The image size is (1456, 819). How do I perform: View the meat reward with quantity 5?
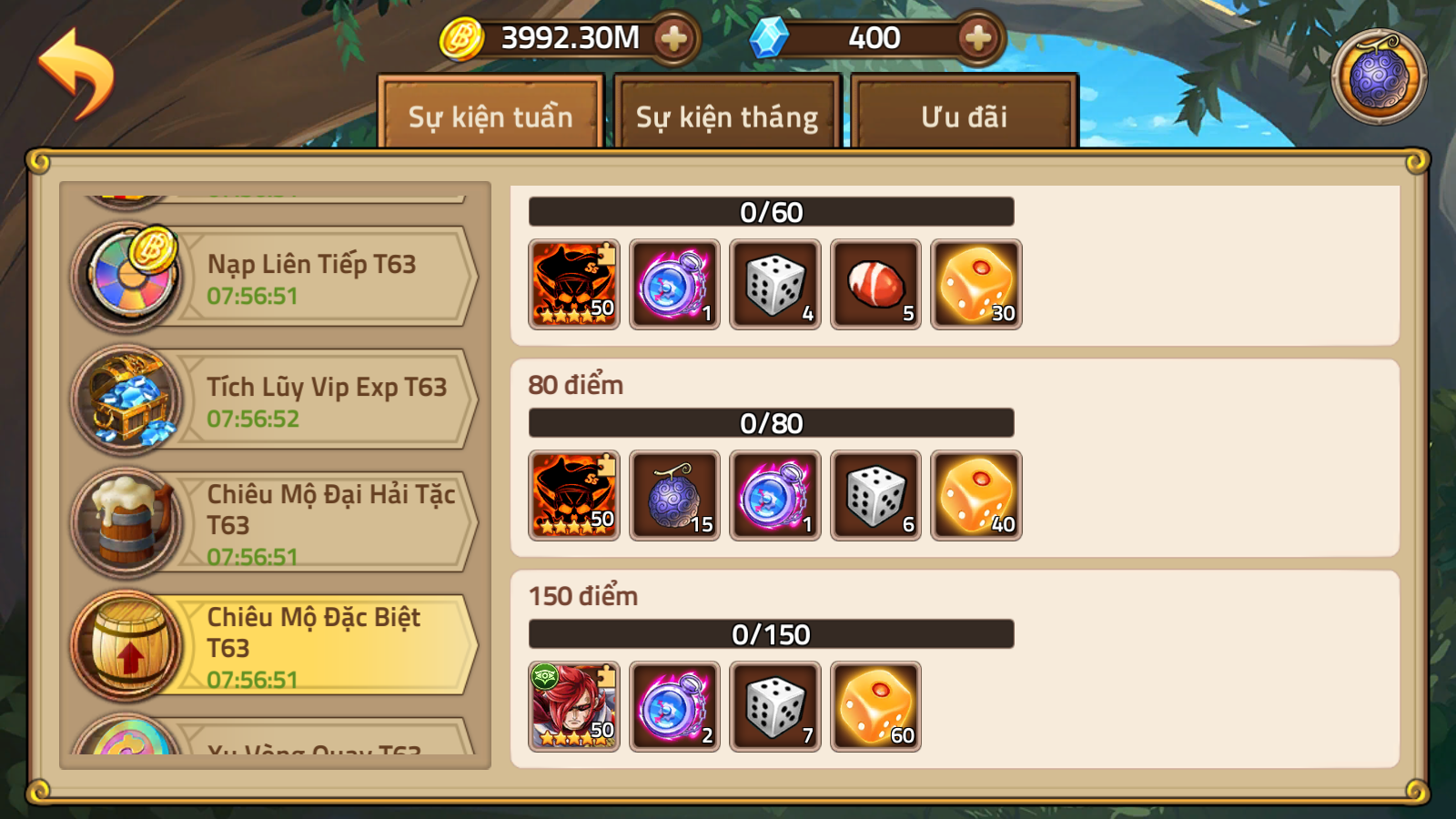click(x=875, y=284)
